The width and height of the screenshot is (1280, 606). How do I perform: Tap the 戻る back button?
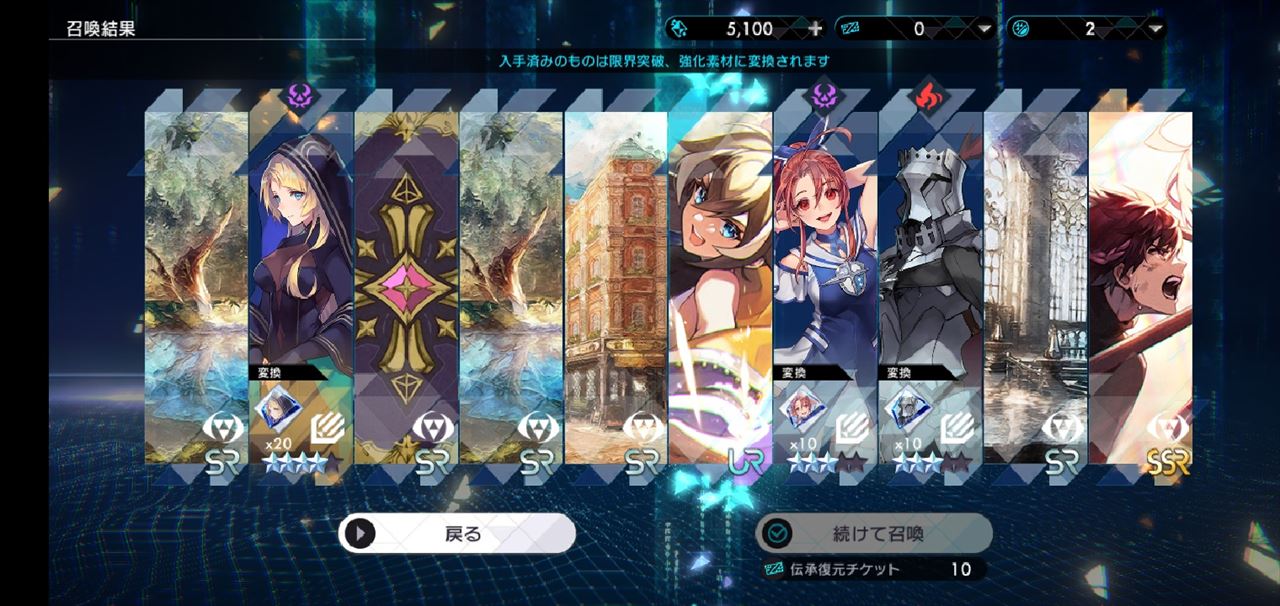click(457, 534)
